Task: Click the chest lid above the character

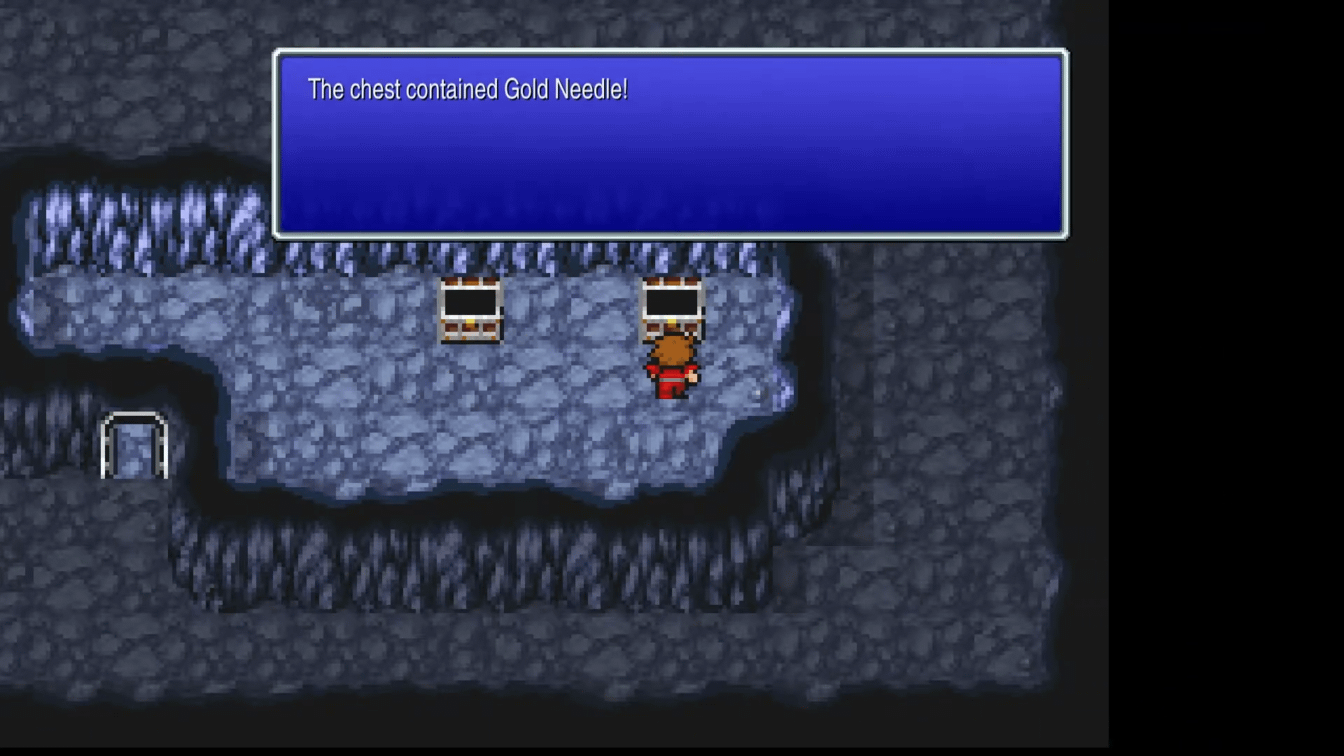Action: click(671, 285)
